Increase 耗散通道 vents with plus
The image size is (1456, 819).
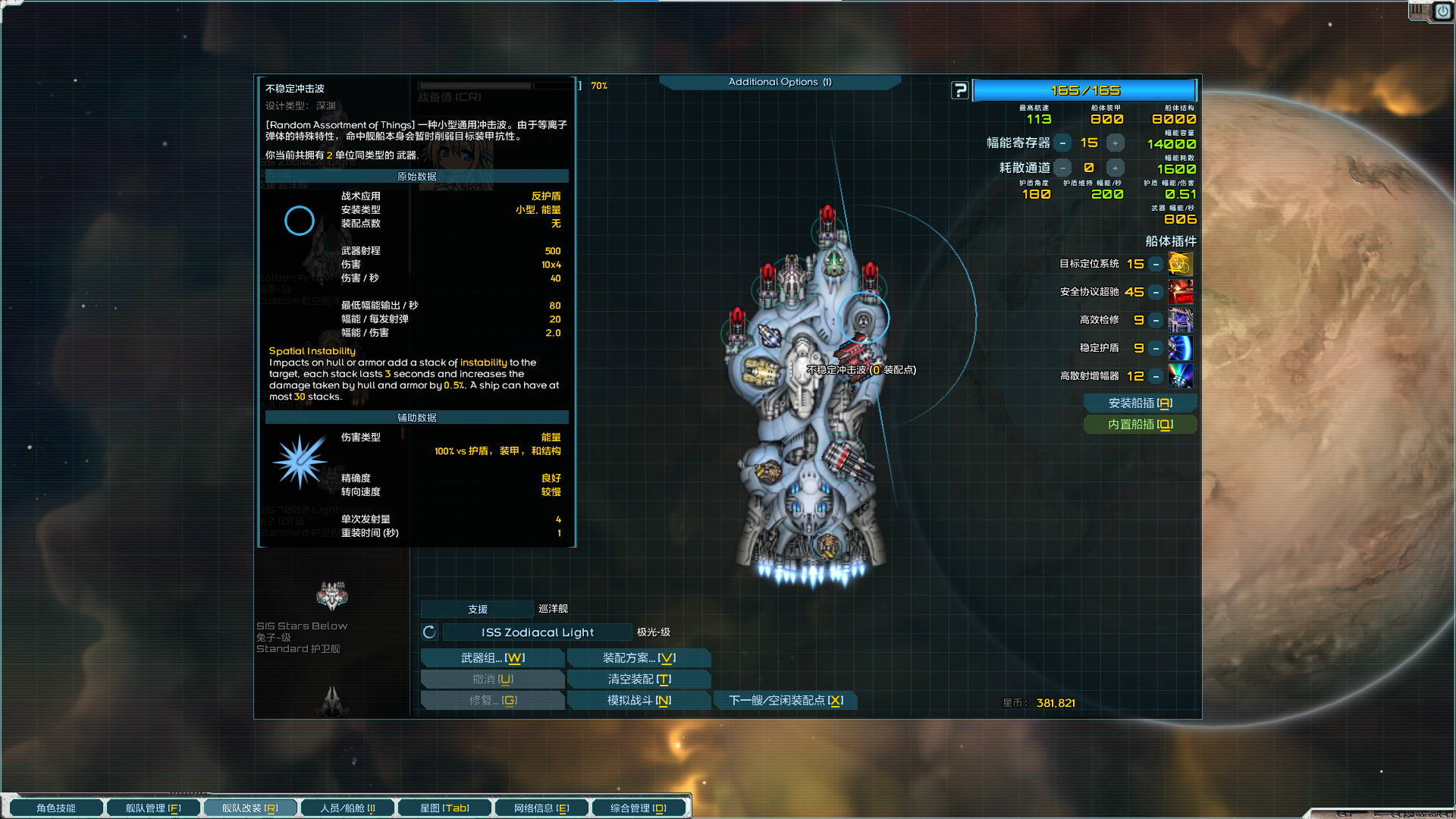tap(1115, 168)
